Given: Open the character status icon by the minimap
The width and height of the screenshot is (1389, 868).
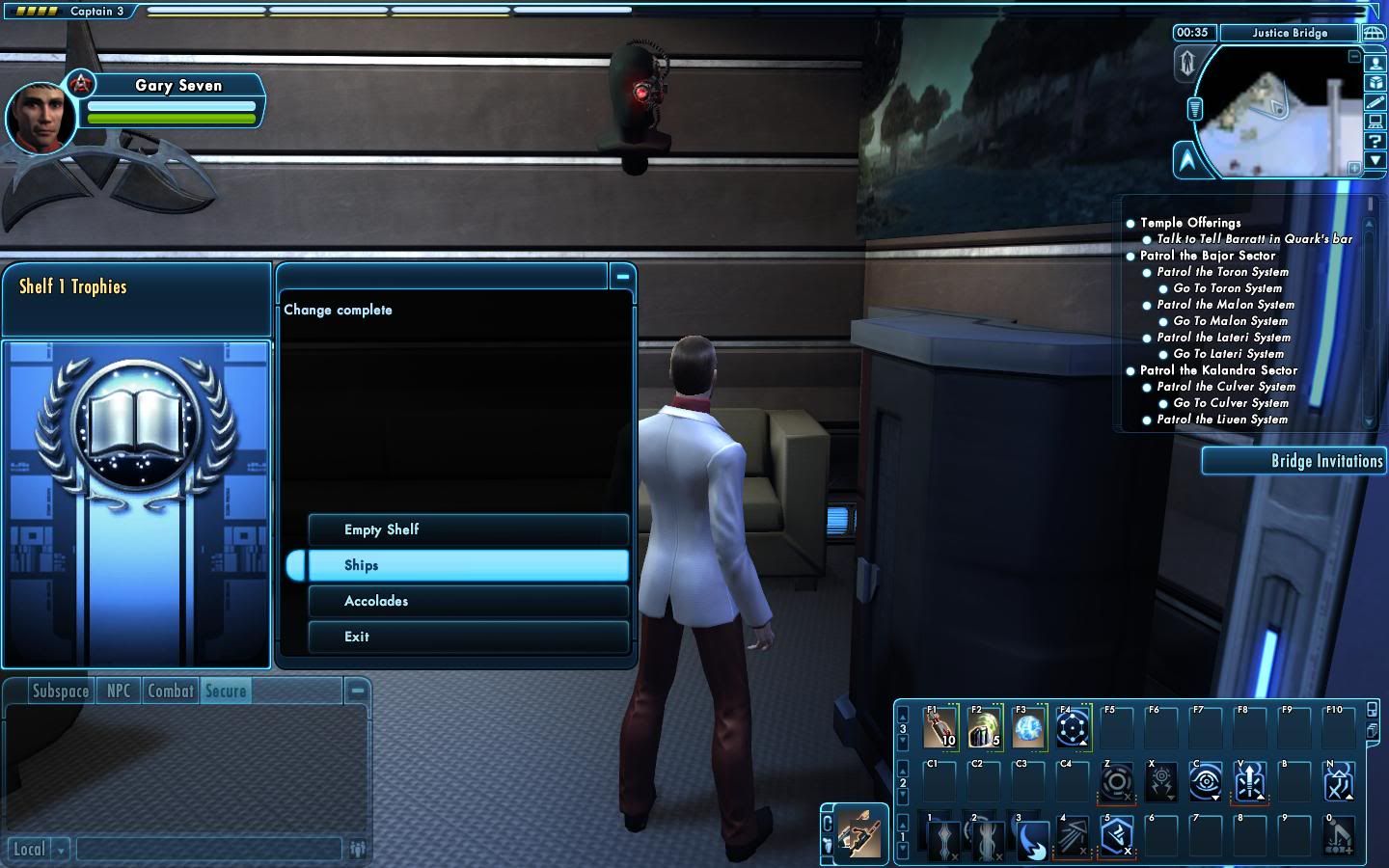Looking at the screenshot, I should [1375, 64].
